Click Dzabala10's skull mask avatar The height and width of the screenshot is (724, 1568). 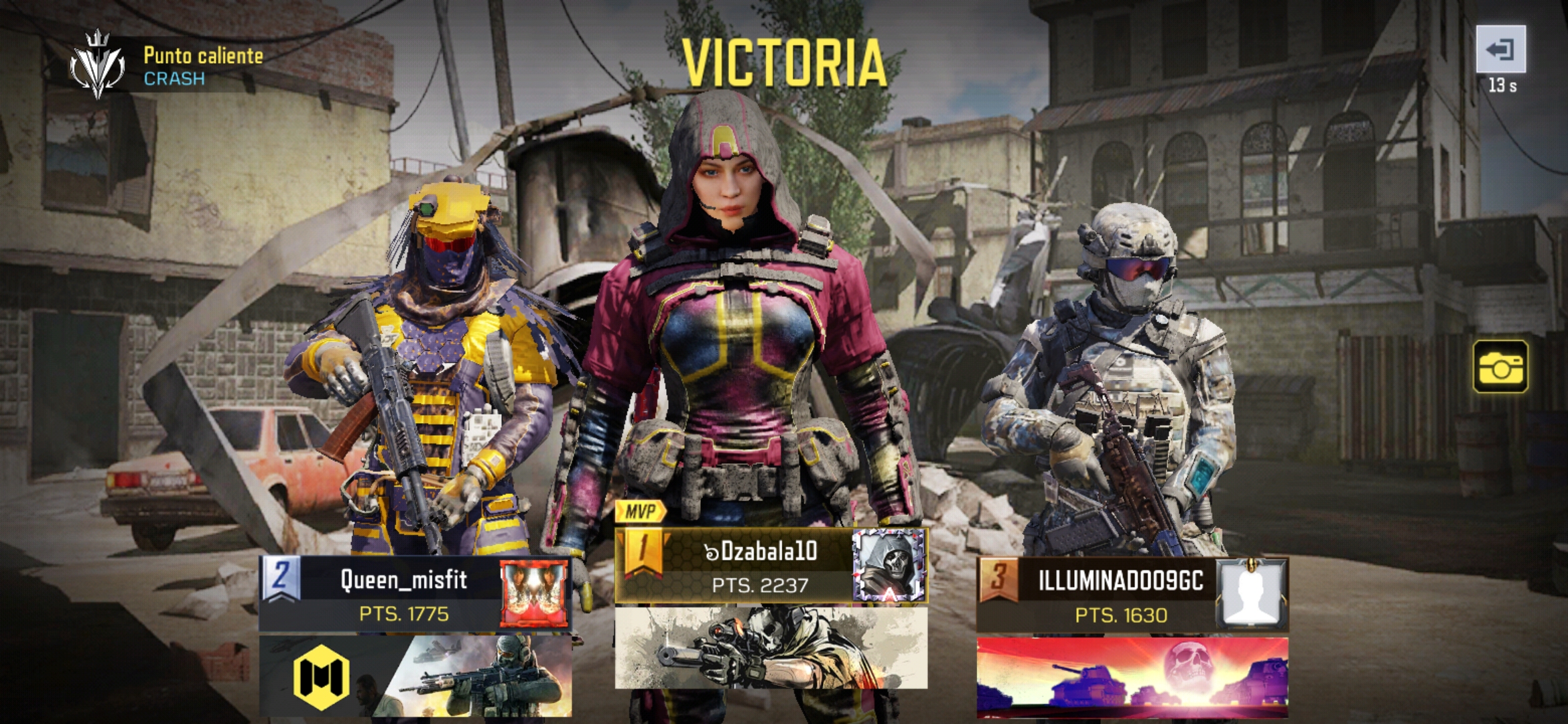pyautogui.click(x=889, y=566)
